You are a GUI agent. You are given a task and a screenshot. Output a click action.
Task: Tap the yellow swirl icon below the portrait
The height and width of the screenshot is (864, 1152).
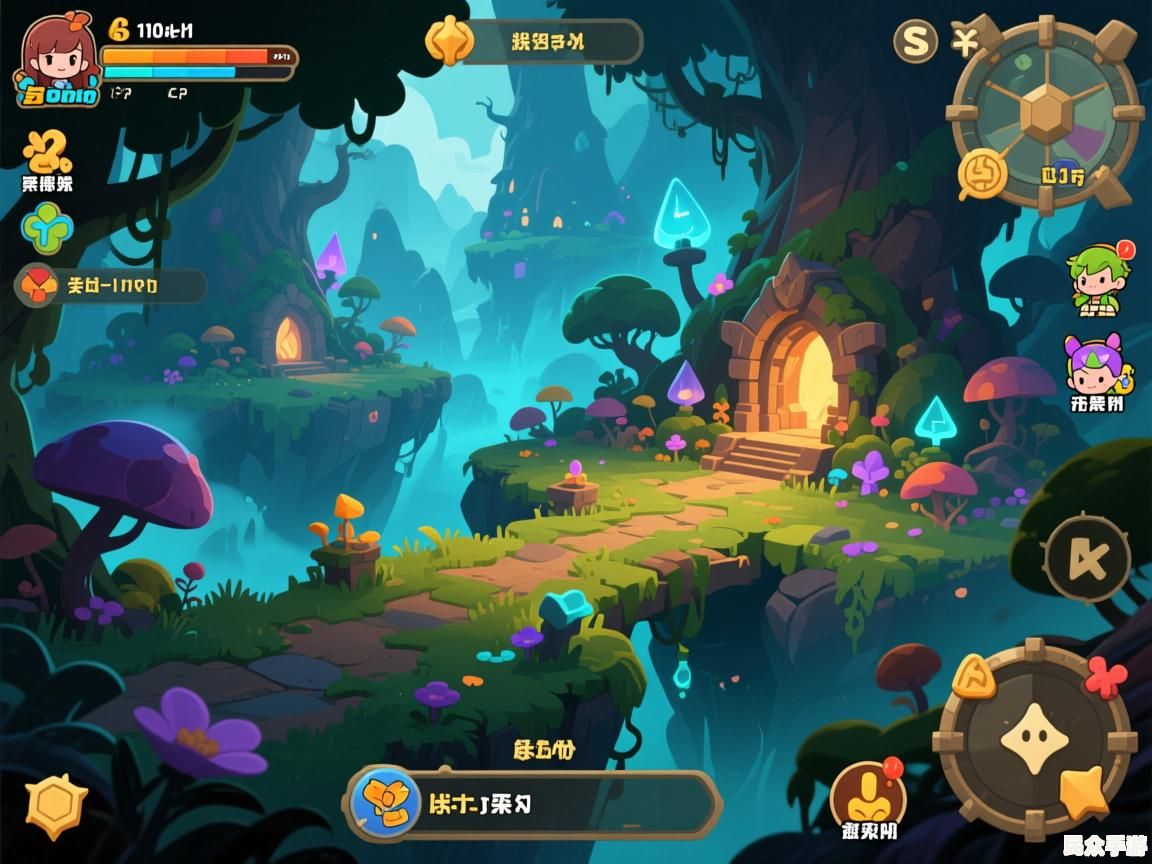pos(46,152)
